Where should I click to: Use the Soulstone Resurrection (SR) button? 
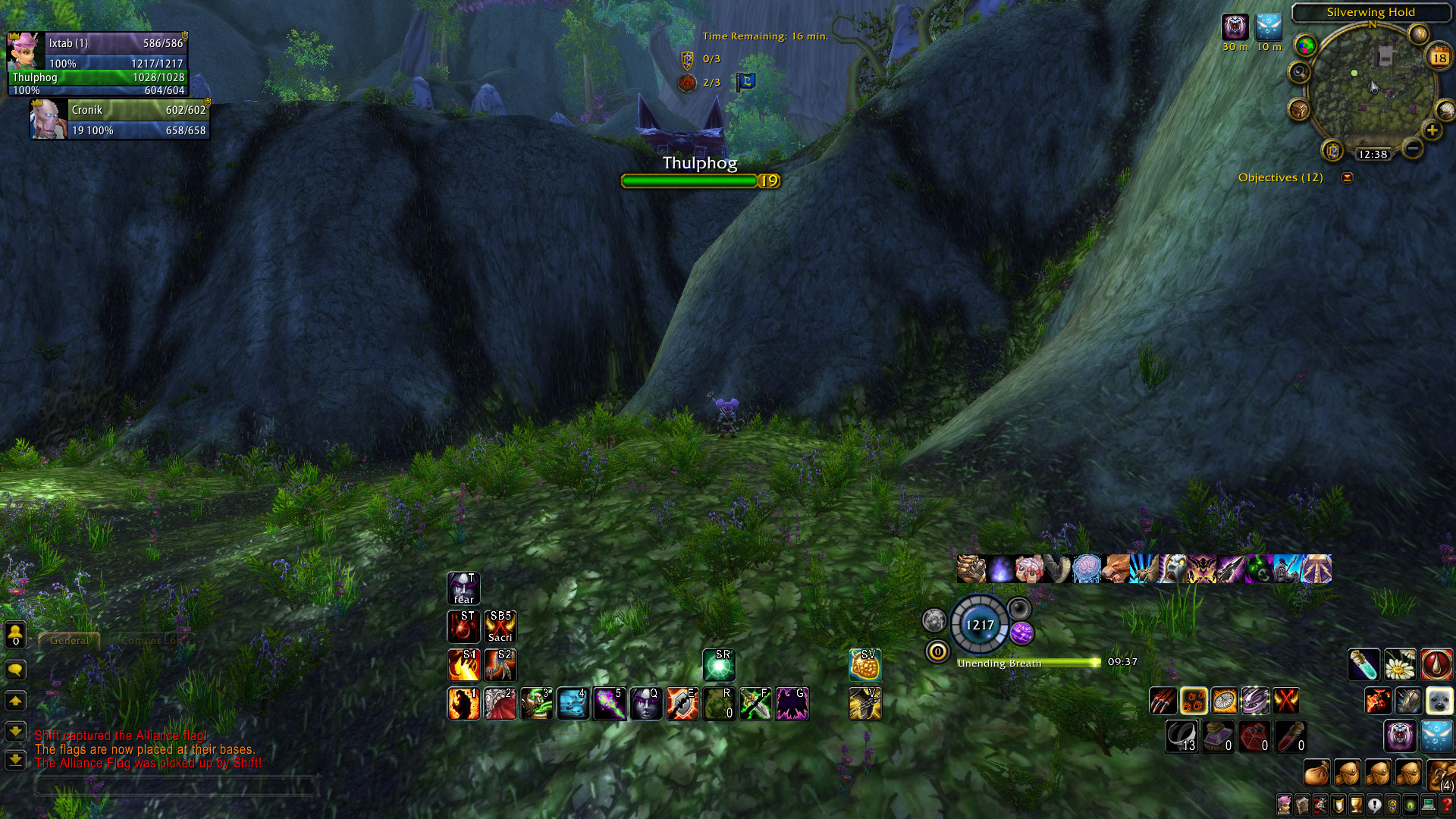click(x=719, y=664)
